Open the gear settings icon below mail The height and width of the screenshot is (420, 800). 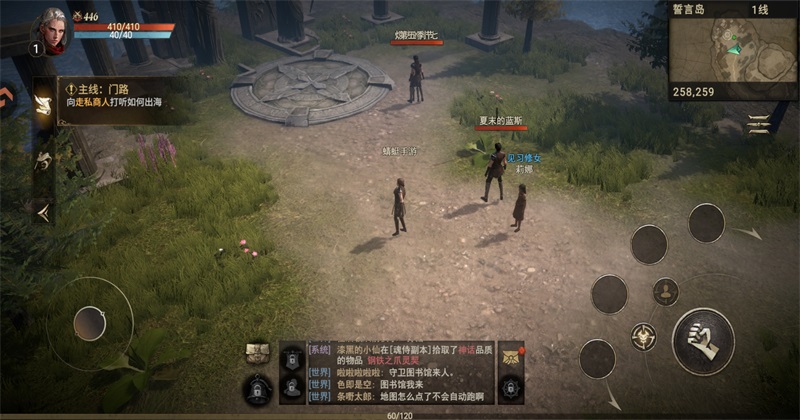511,386
